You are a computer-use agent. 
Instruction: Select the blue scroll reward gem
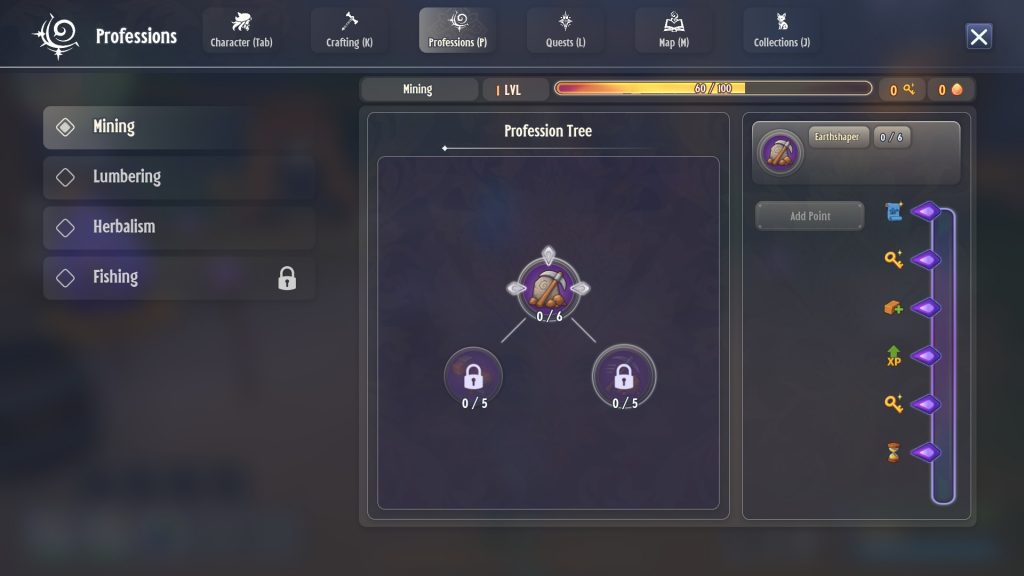coord(925,212)
